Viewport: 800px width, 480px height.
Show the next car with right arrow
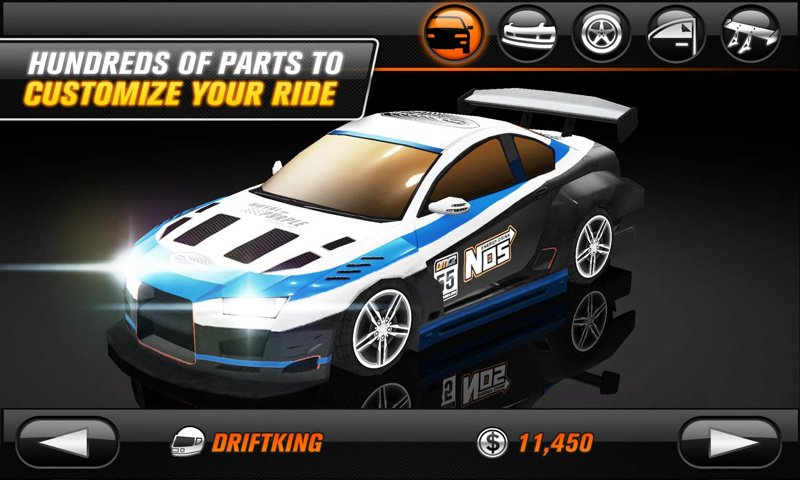pyautogui.click(x=730, y=441)
